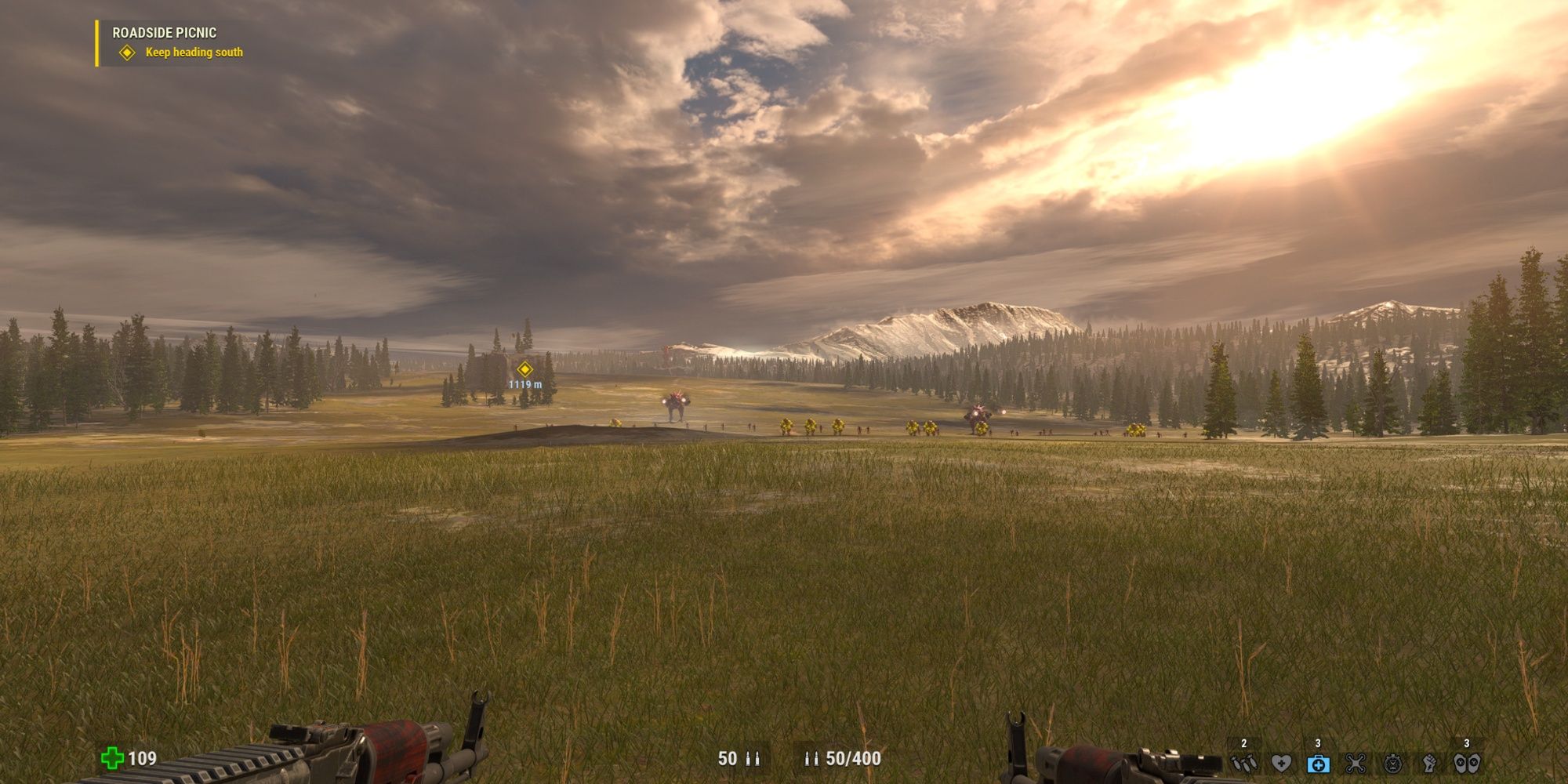Click the 50/400 ammo readout

852,759
